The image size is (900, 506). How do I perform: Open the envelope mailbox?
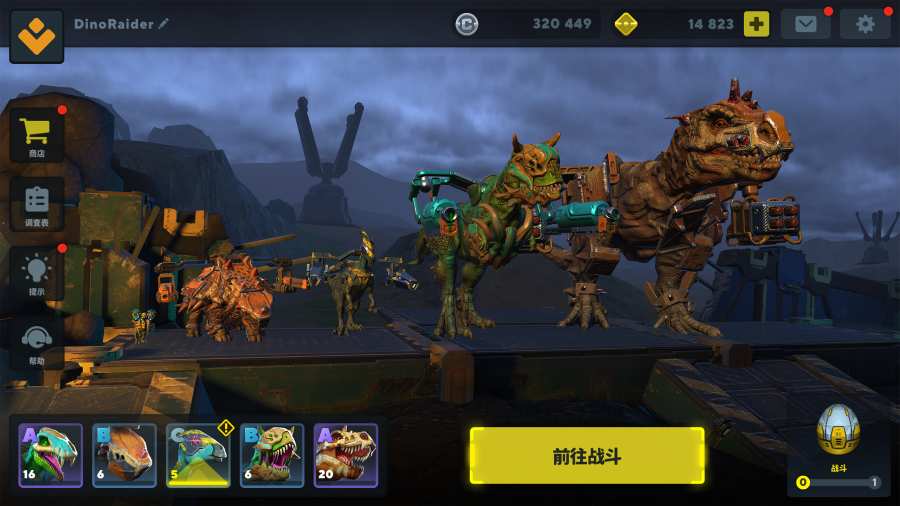[x=805, y=24]
